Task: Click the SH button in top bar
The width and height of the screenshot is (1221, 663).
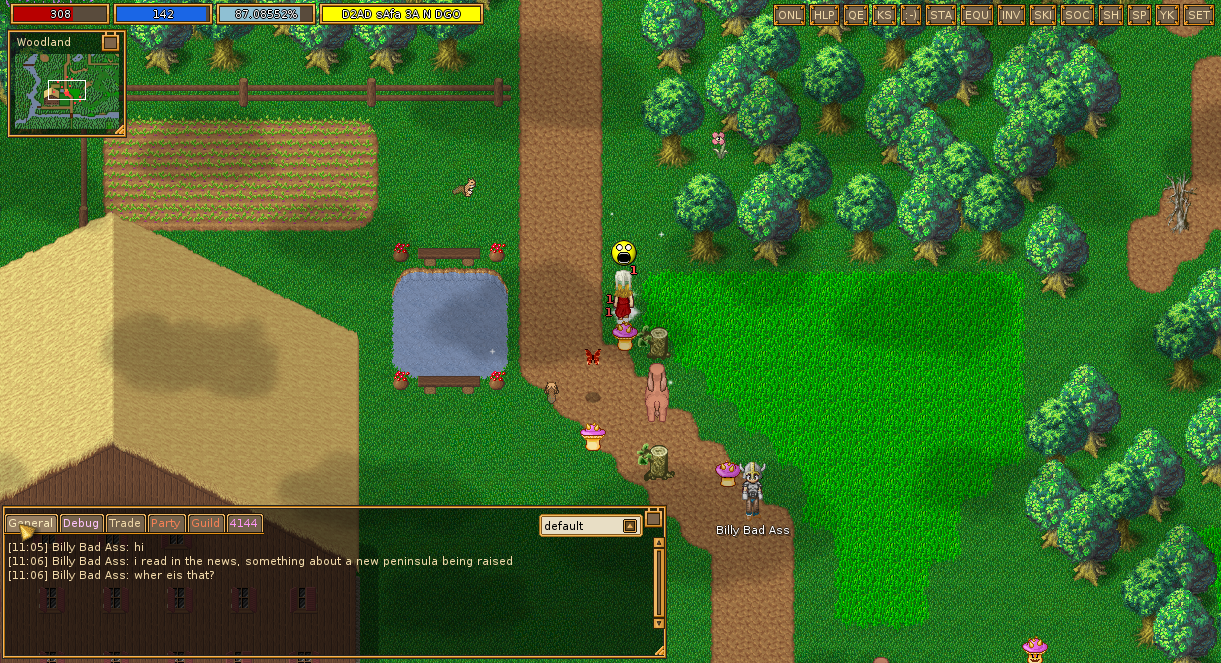Action: 1110,15
